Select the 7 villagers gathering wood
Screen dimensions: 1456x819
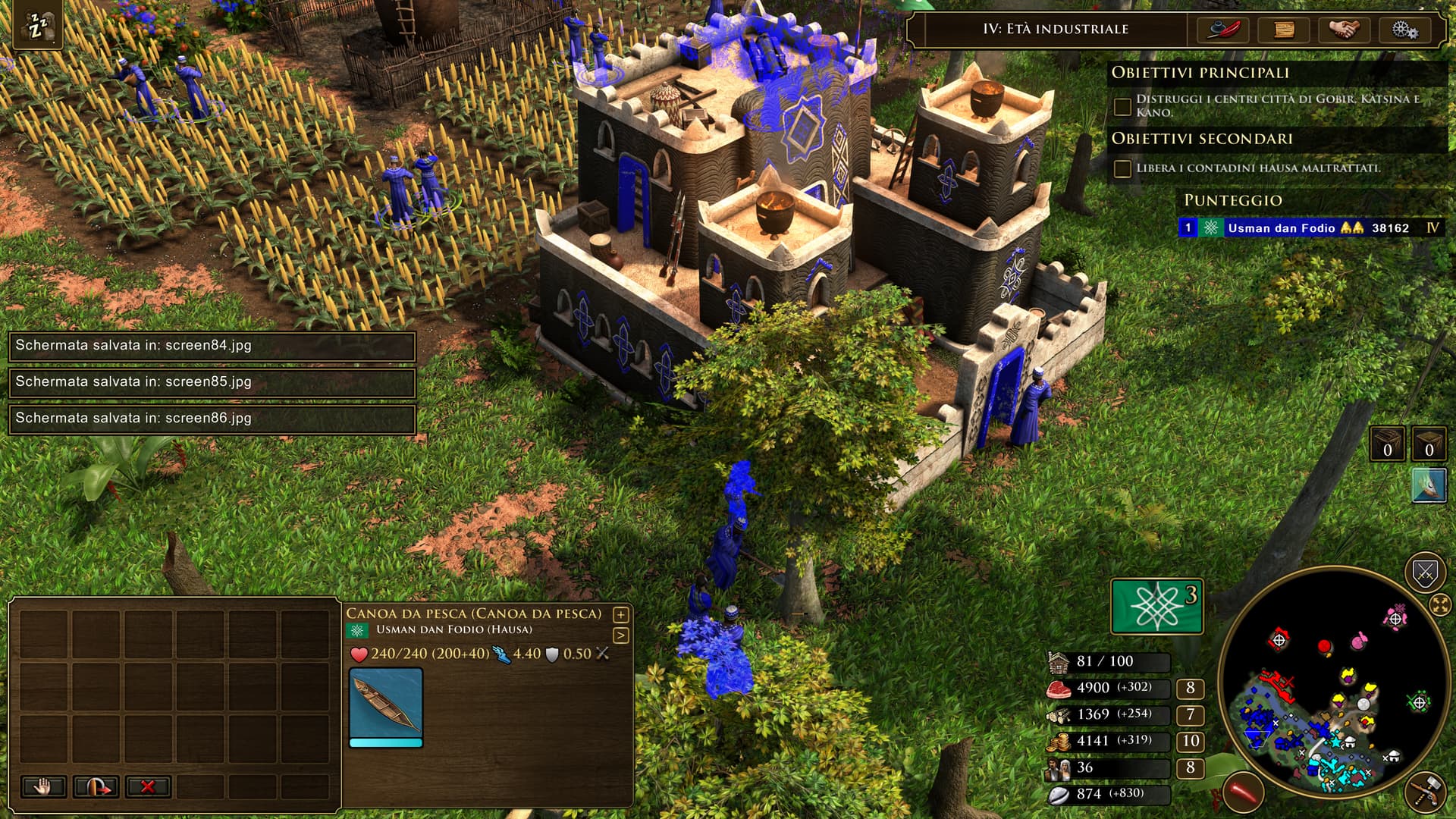click(x=1190, y=714)
